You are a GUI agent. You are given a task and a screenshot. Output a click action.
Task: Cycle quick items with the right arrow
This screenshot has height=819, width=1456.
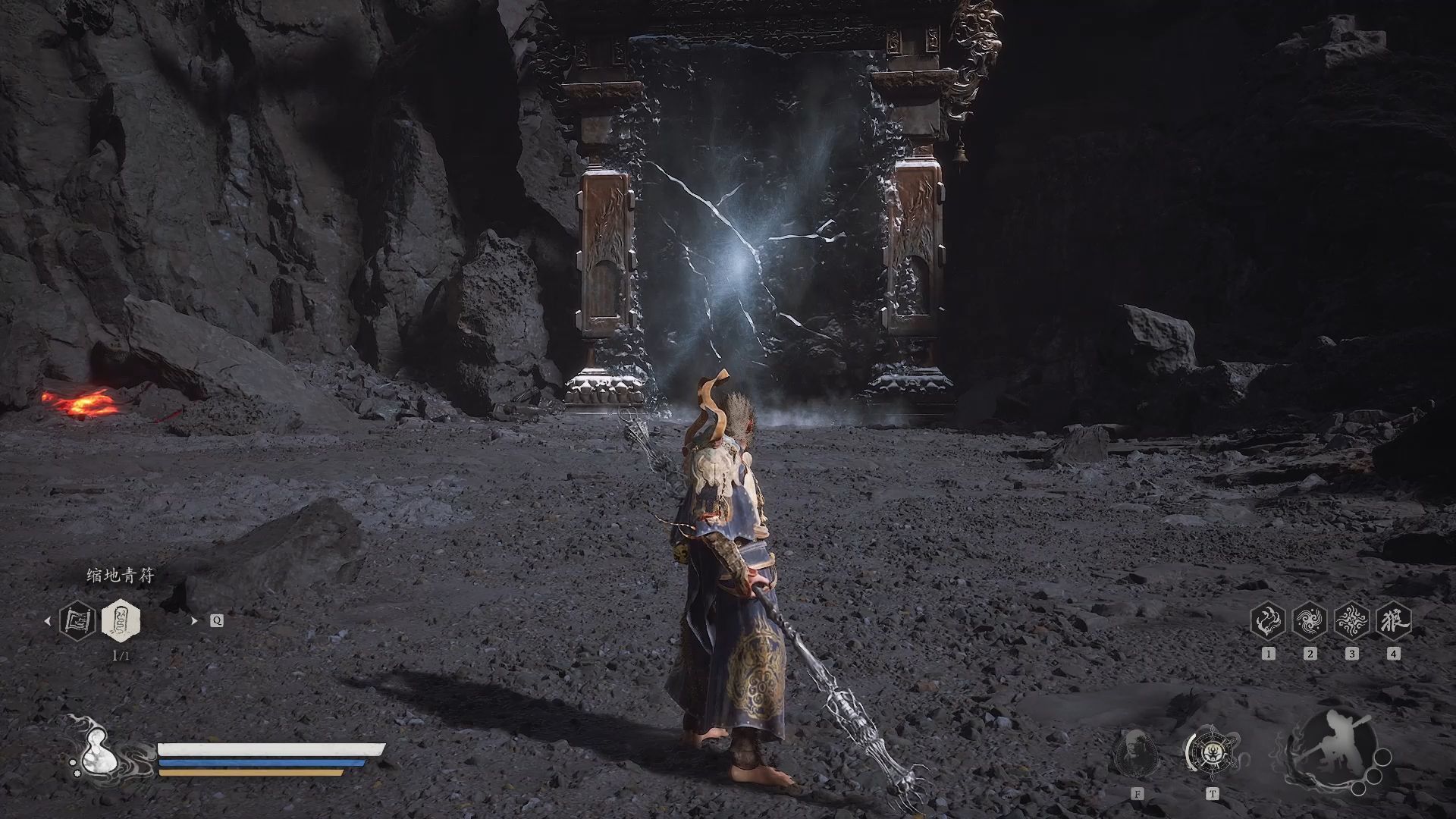coord(194,621)
